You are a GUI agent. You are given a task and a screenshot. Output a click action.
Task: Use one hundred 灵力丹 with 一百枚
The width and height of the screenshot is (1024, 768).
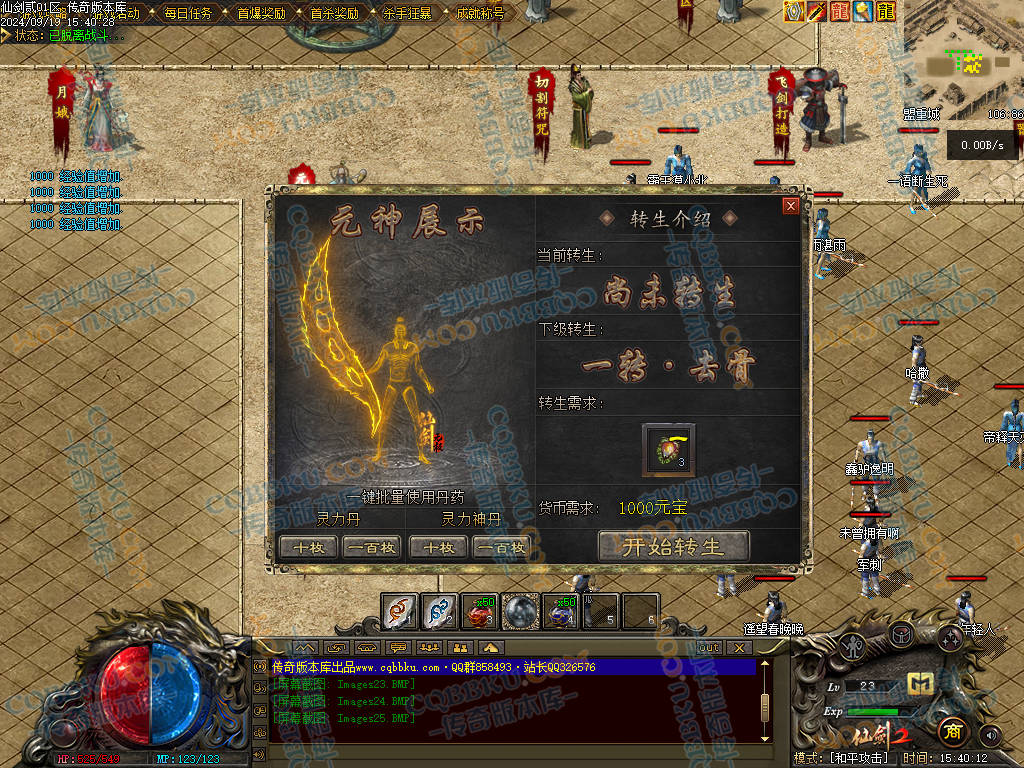pyautogui.click(x=372, y=547)
